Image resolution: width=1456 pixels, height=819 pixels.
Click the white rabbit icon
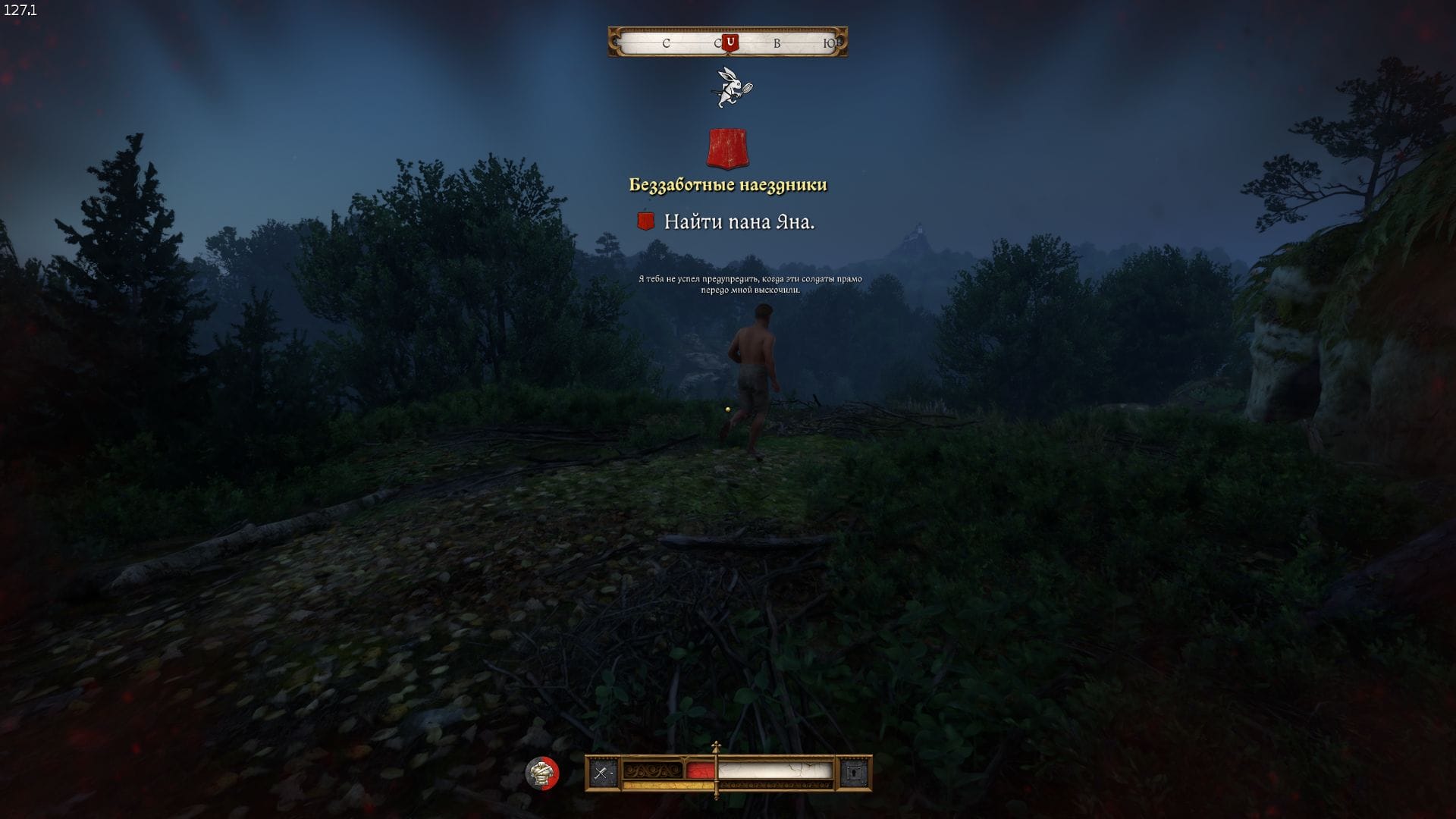pos(733,87)
